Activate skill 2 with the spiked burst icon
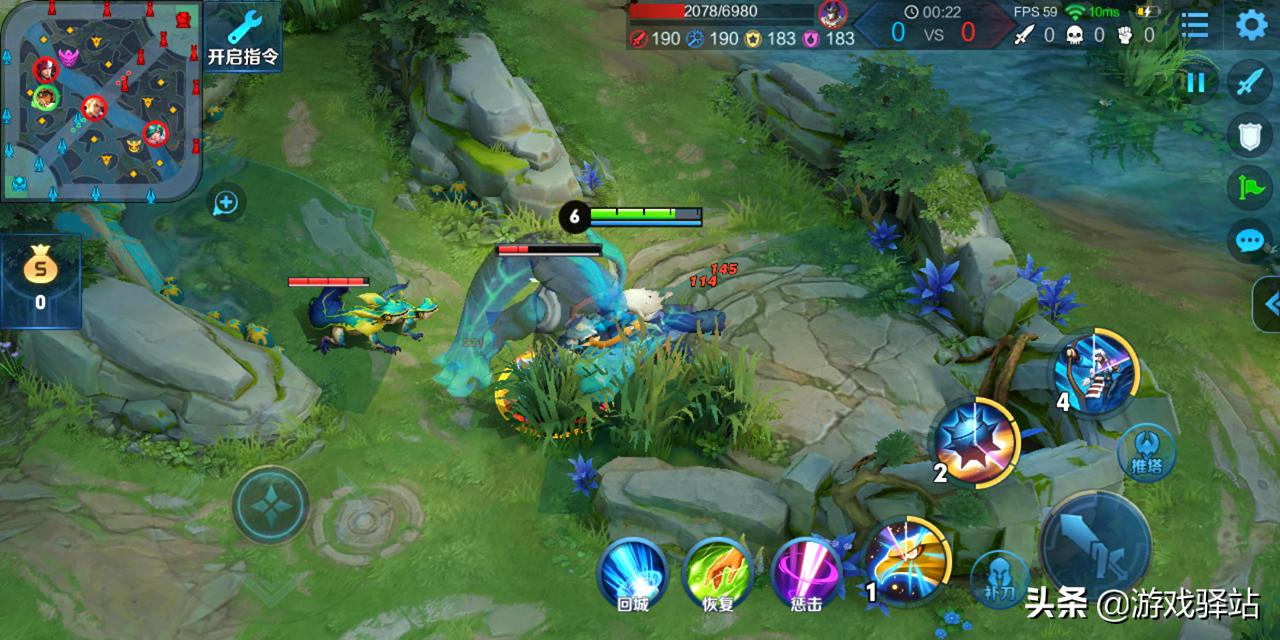Viewport: 1280px width, 640px height. (x=975, y=442)
